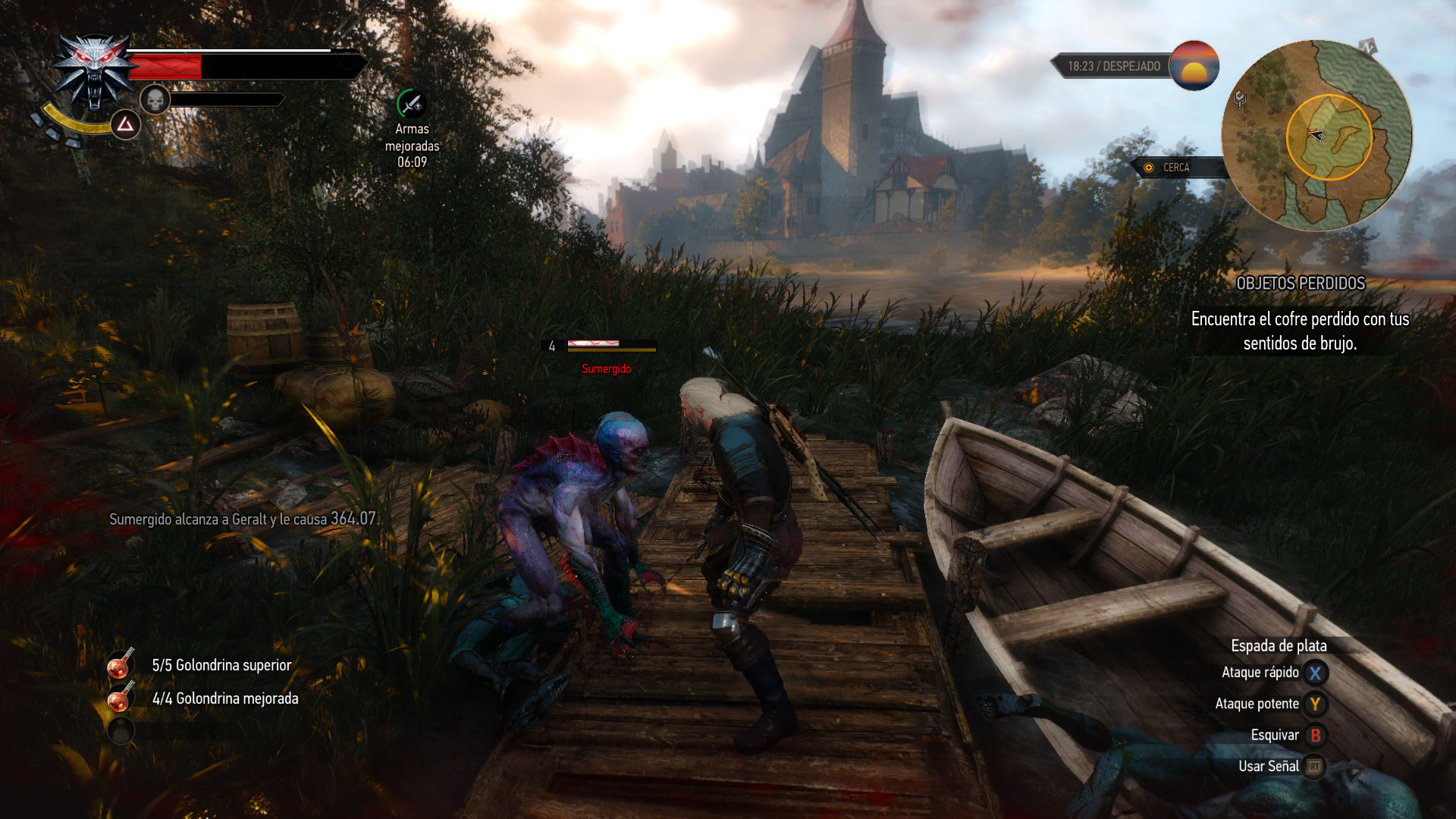Screen dimensions: 1456x819
Task: Click the sunset weather icon
Action: 1194,66
